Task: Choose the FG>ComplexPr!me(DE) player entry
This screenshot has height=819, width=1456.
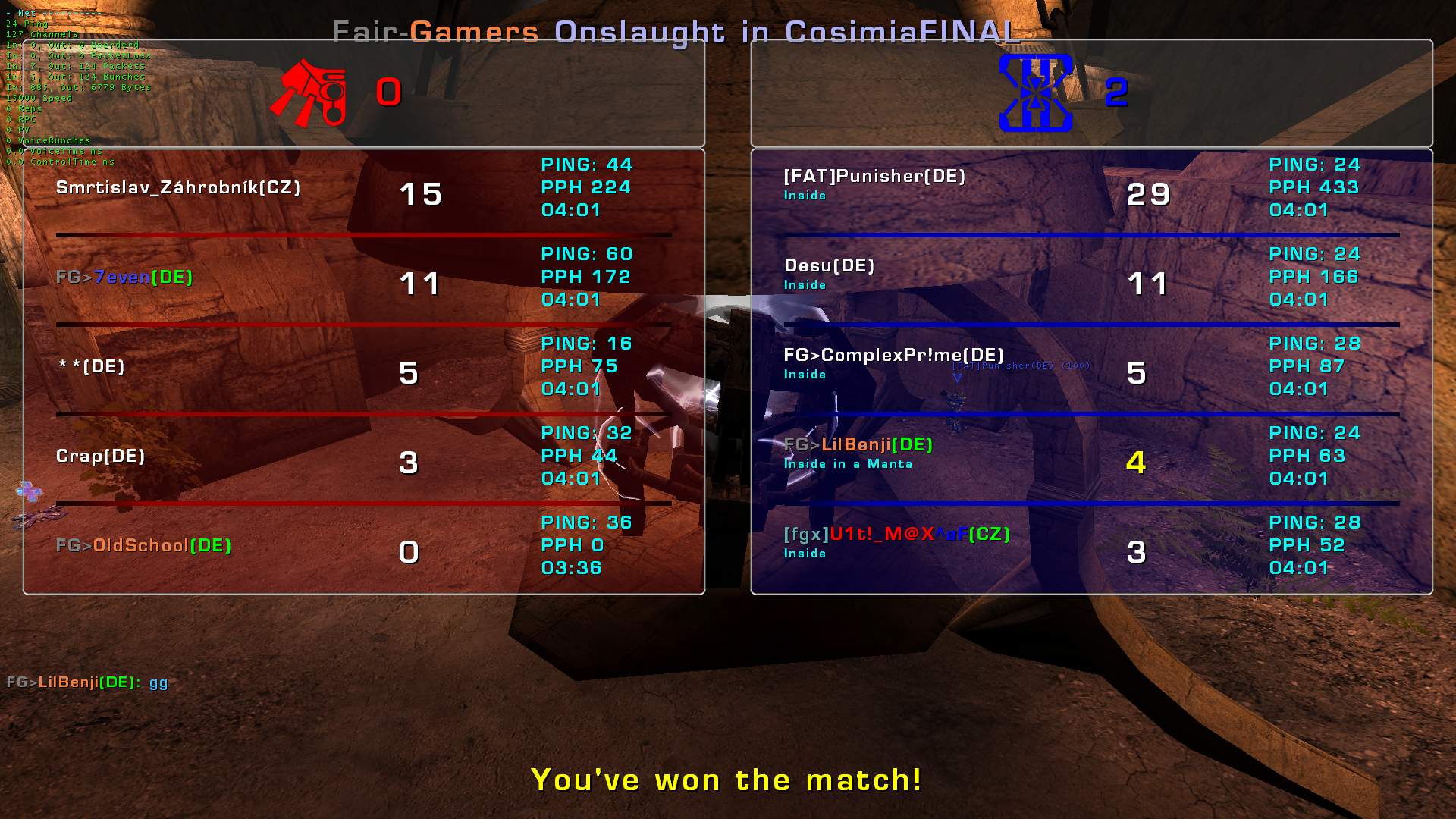Action: click(894, 356)
